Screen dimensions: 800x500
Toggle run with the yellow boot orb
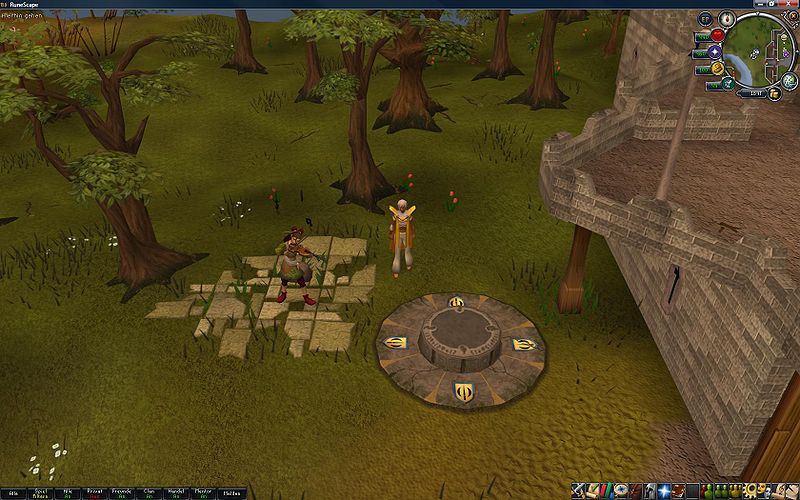[x=717, y=69]
